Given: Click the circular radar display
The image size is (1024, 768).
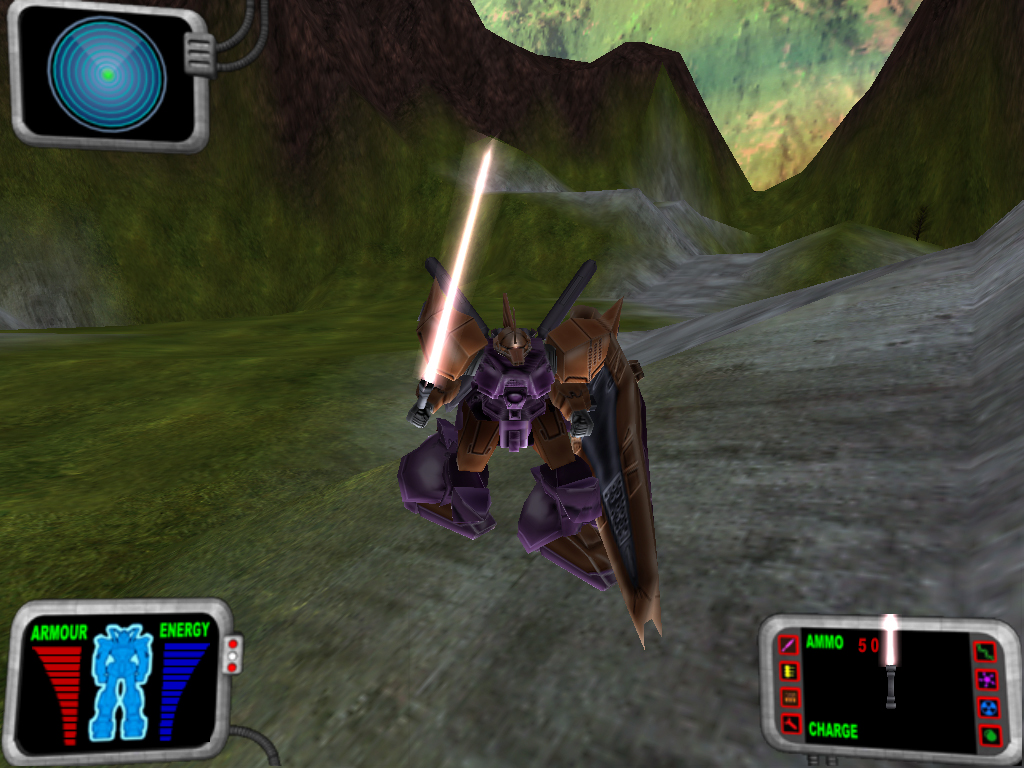Looking at the screenshot, I should 107,74.
